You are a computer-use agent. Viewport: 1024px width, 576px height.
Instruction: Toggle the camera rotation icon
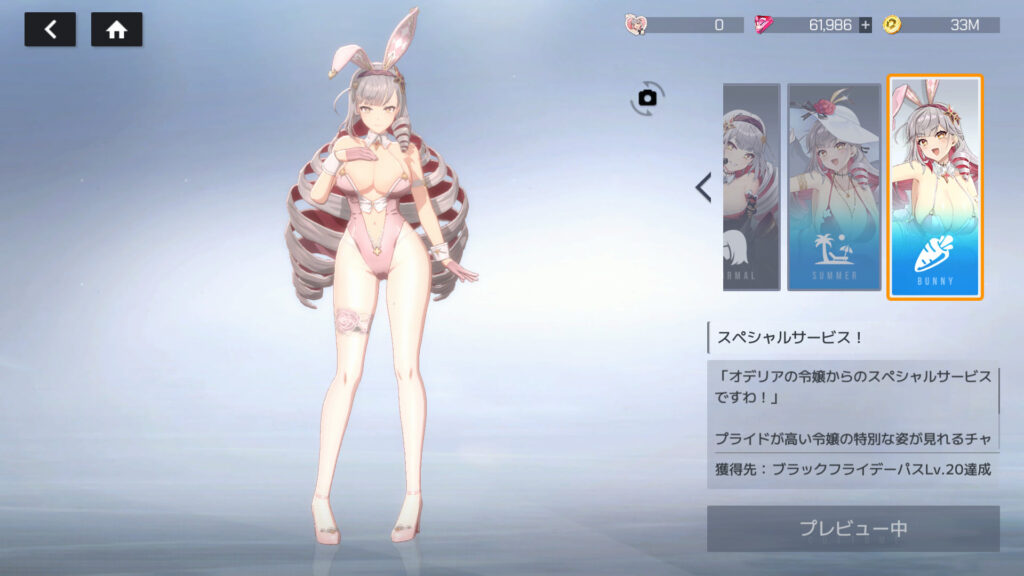click(x=647, y=97)
